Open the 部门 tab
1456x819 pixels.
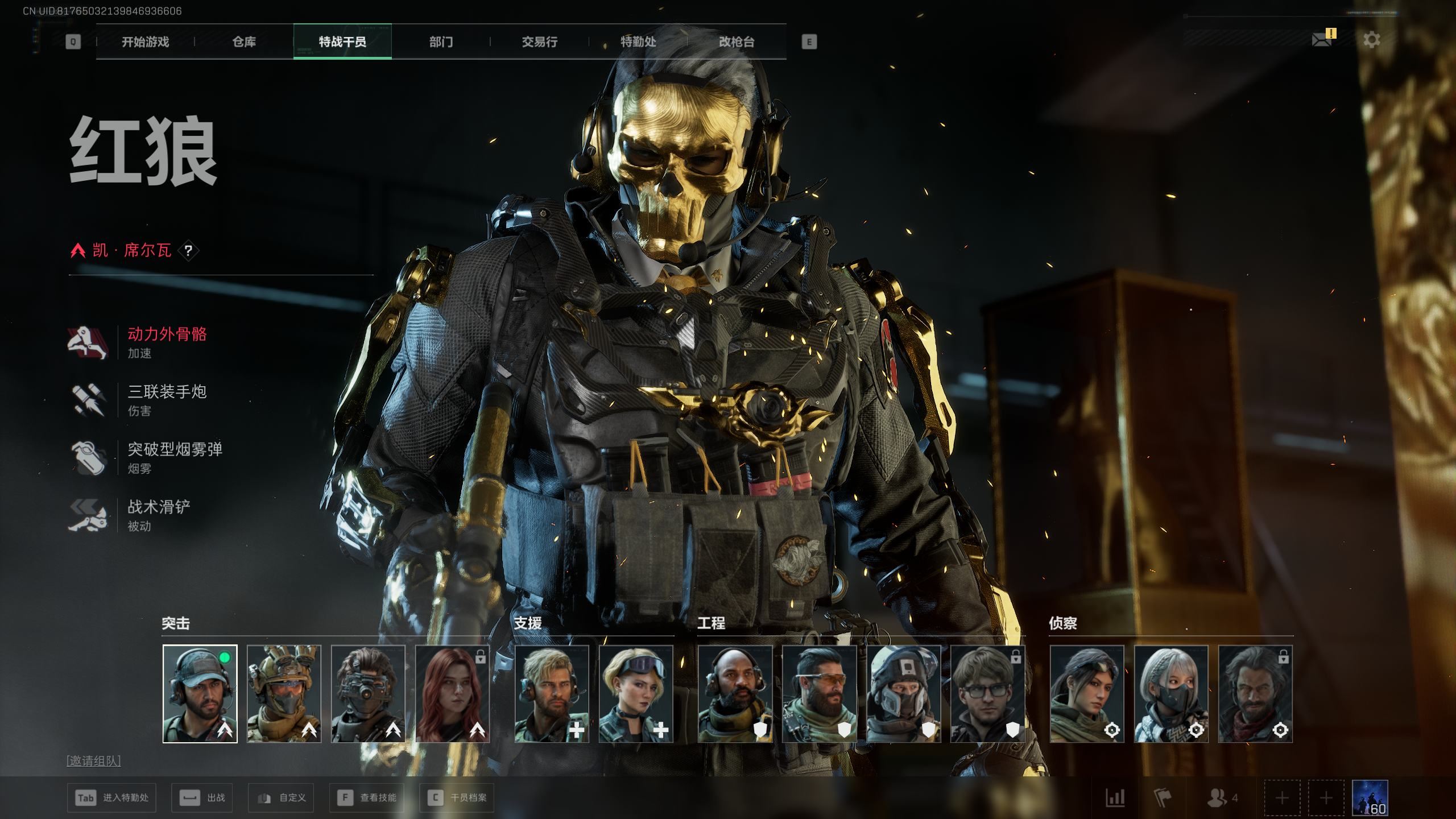(x=441, y=42)
